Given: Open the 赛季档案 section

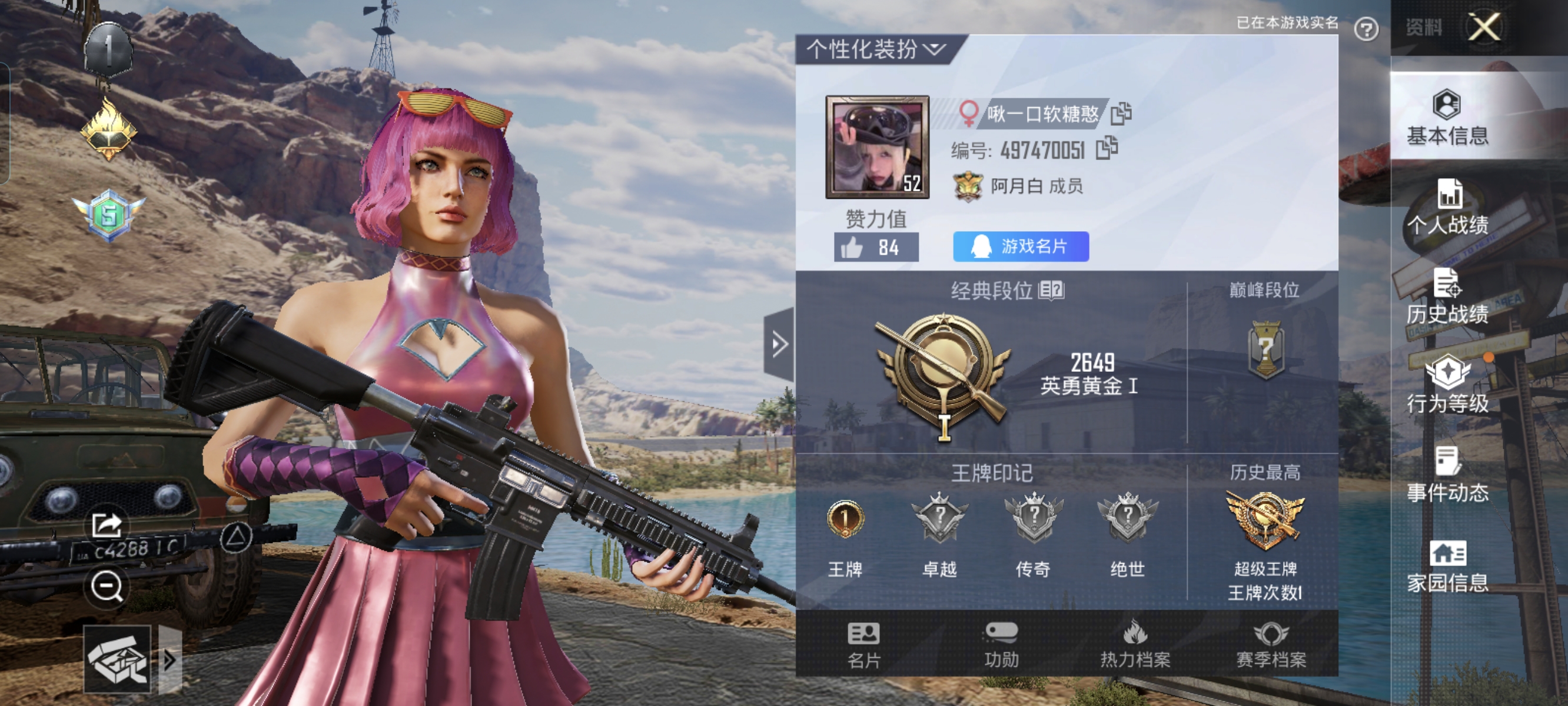Looking at the screenshot, I should pyautogui.click(x=1271, y=645).
